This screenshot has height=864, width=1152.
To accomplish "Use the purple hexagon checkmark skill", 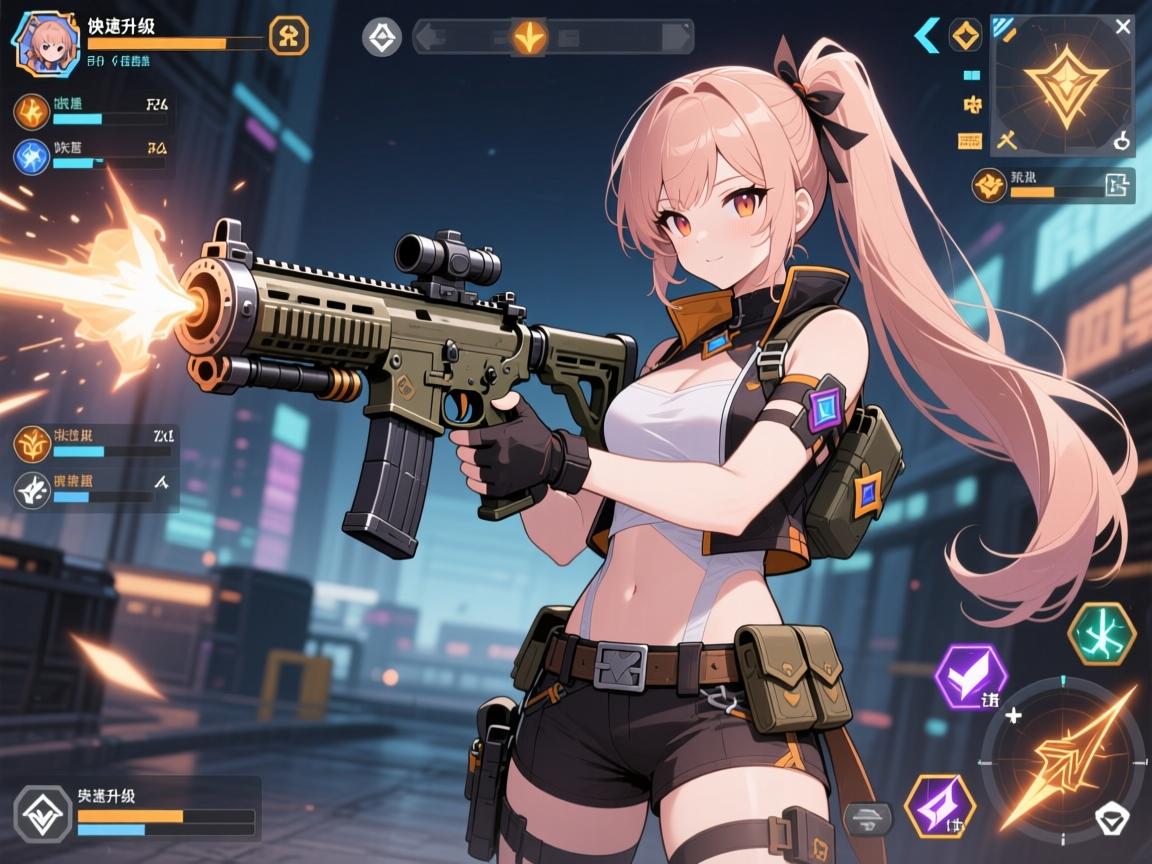I will 969,676.
